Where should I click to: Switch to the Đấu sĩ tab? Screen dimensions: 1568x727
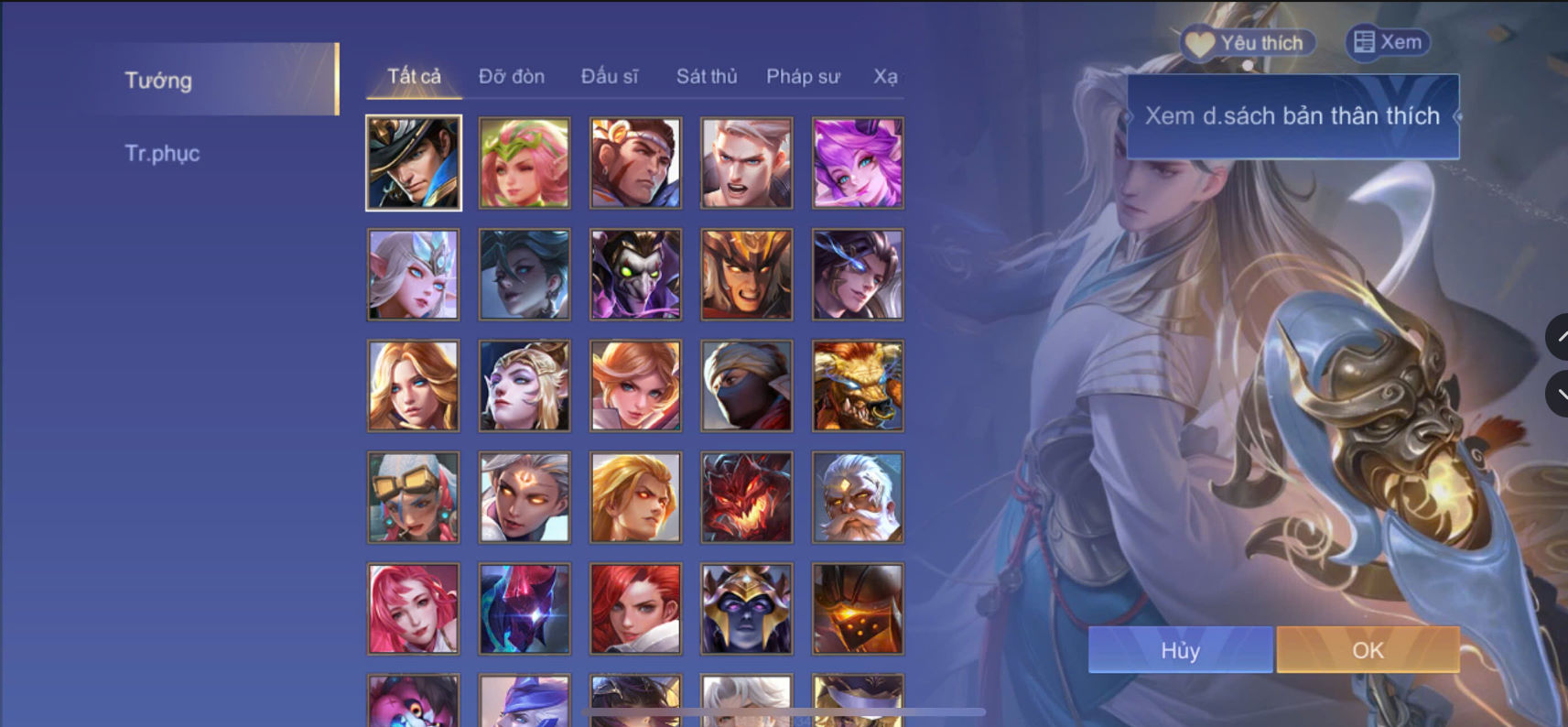click(x=610, y=77)
